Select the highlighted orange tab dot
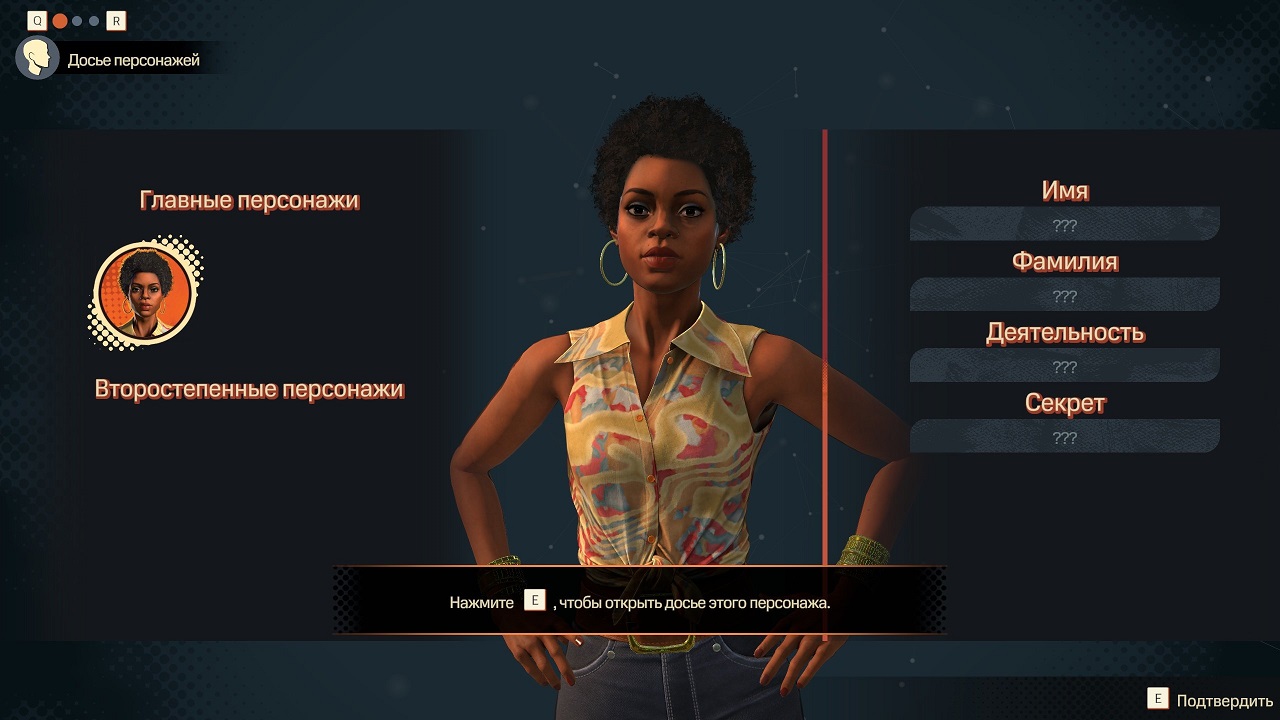Image resolution: width=1280 pixels, height=720 pixels. 60,21
